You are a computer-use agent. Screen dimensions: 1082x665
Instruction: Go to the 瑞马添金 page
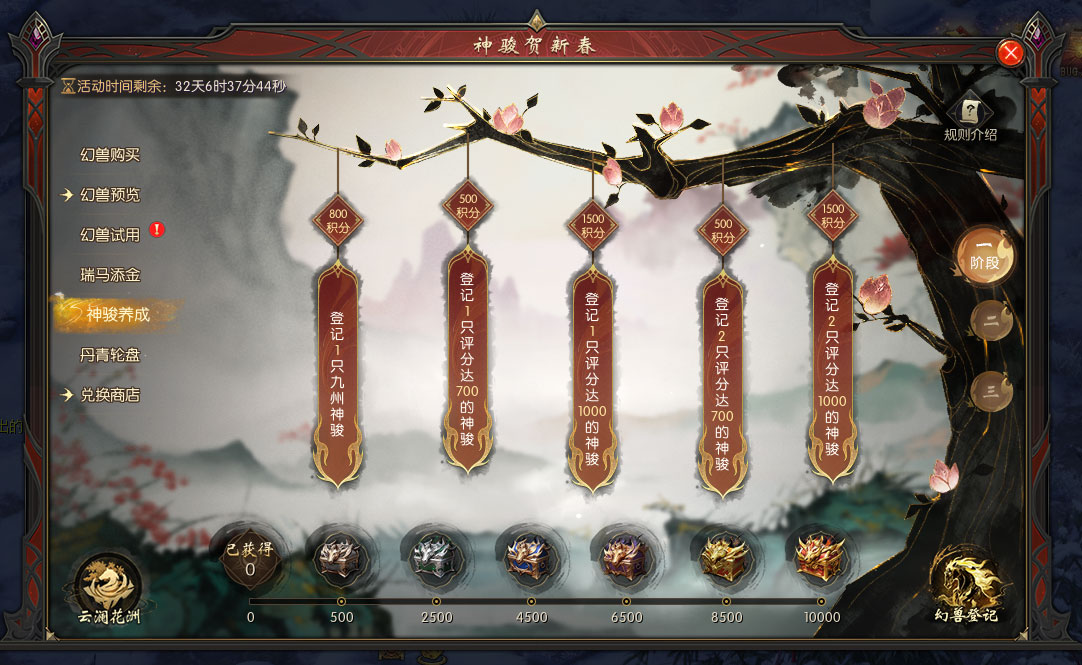tap(110, 274)
